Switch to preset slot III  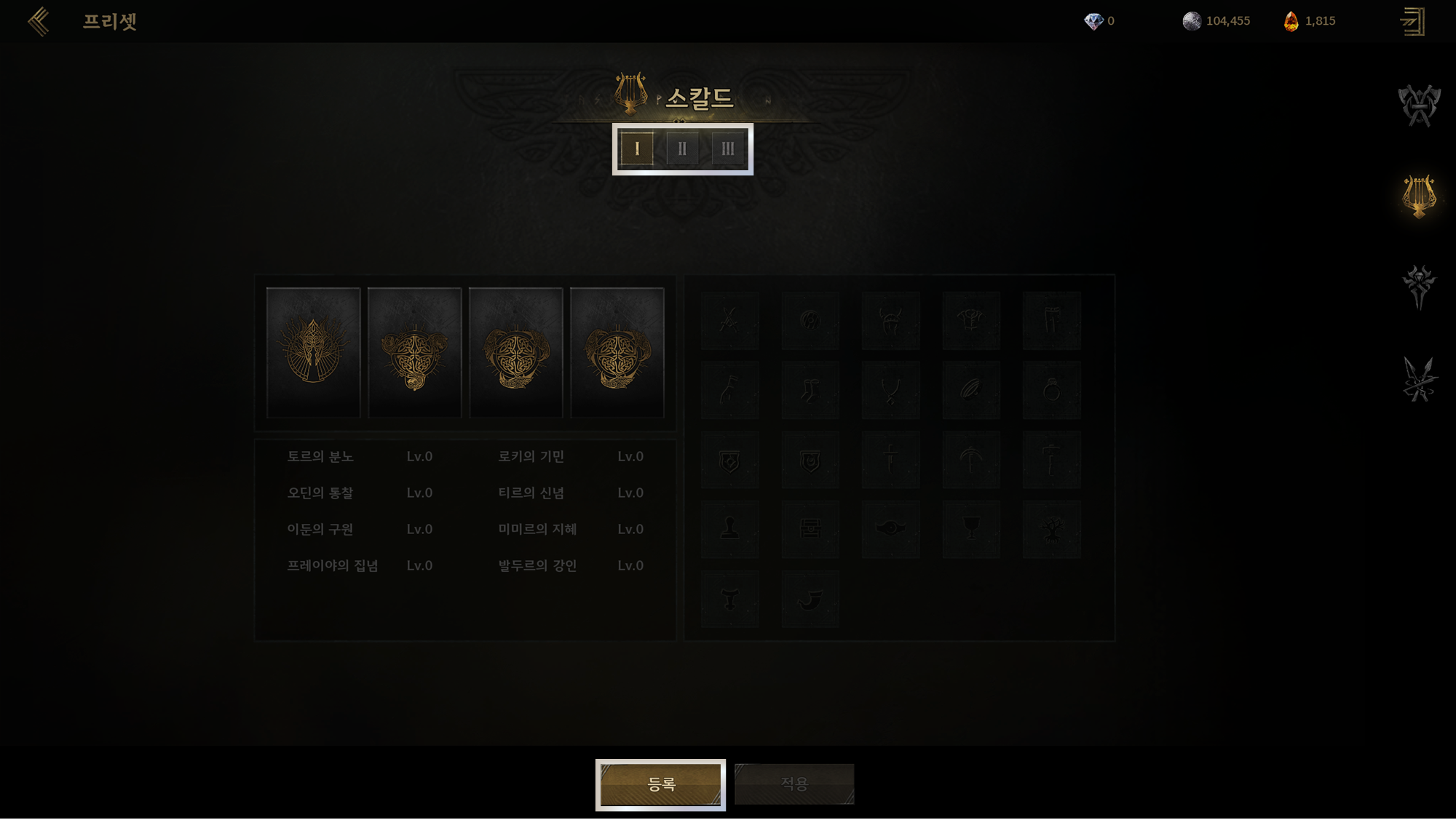click(x=727, y=149)
